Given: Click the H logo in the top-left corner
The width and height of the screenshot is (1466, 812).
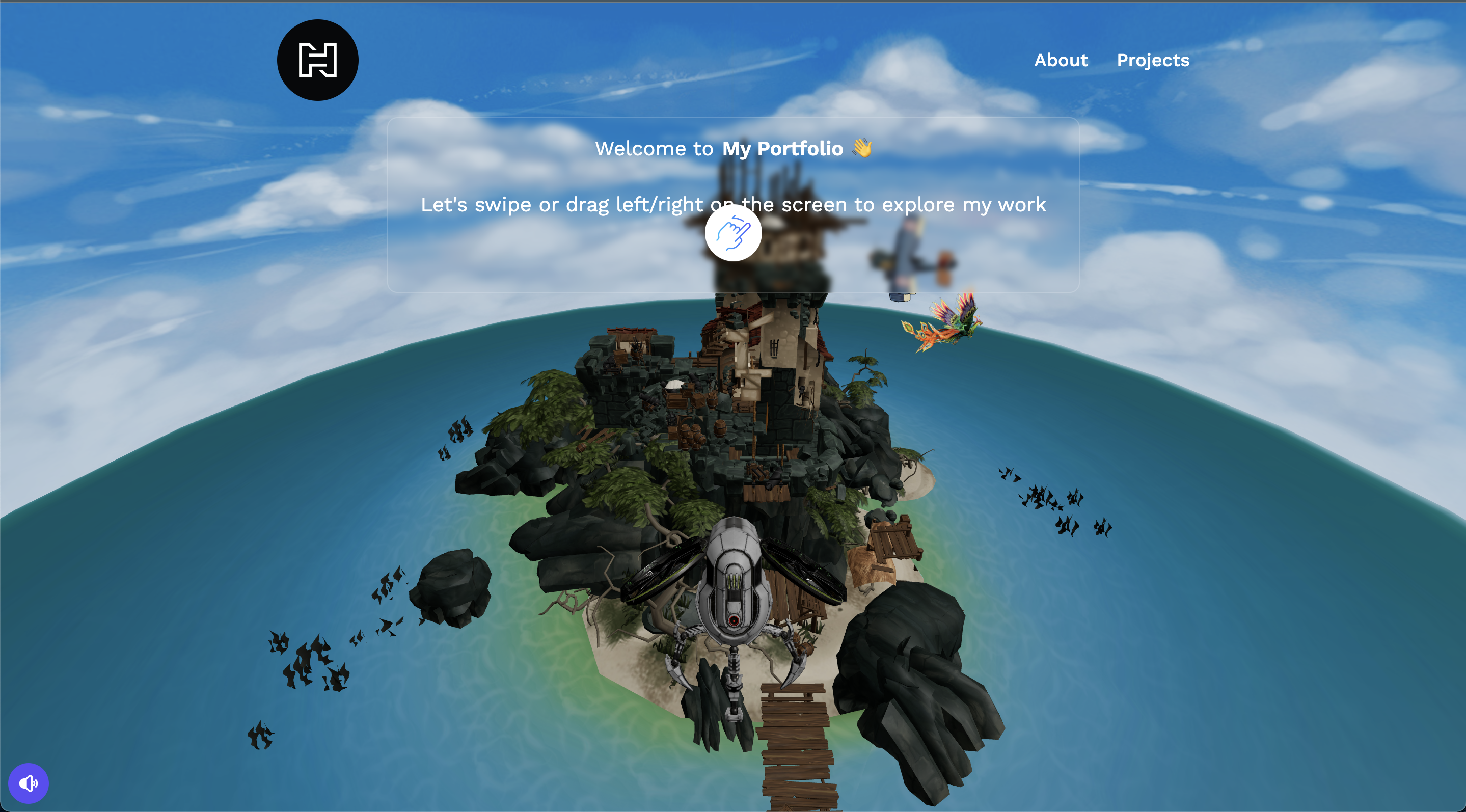Looking at the screenshot, I should pyautogui.click(x=317, y=59).
